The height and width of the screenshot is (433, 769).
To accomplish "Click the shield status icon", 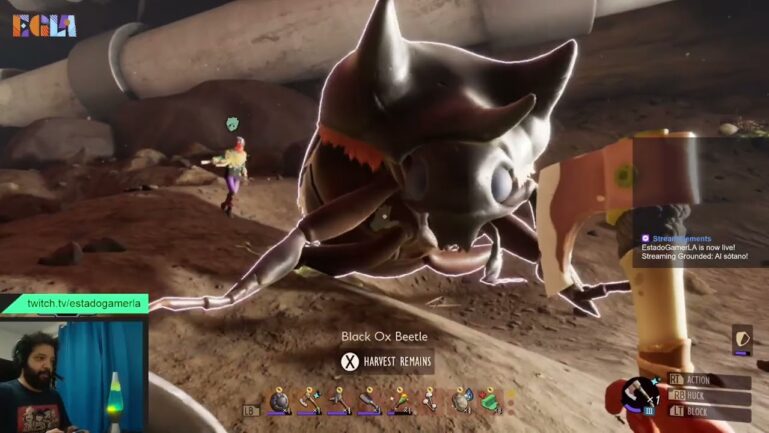I will point(742,338).
